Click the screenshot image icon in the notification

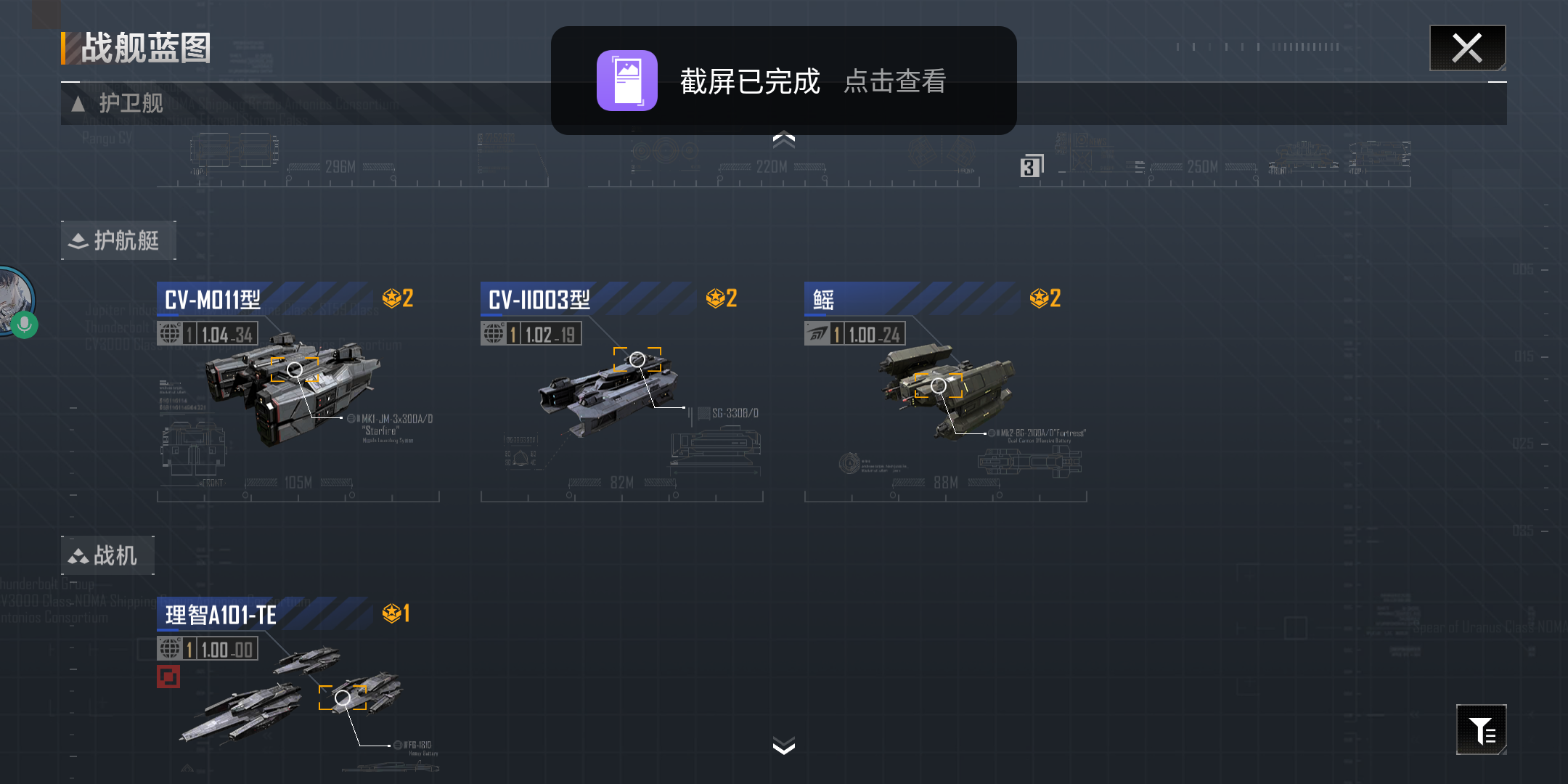coord(627,81)
